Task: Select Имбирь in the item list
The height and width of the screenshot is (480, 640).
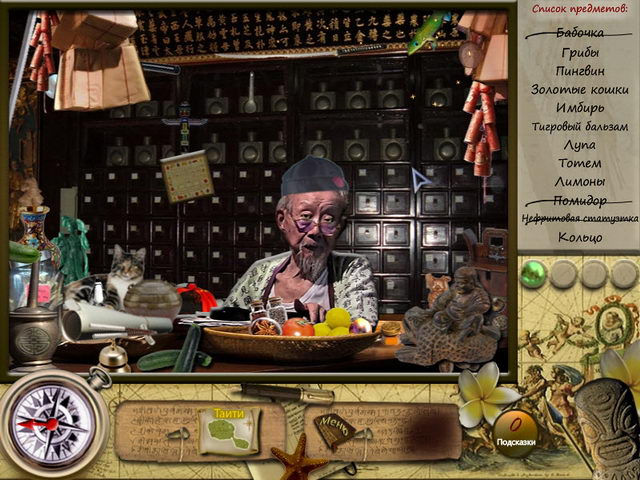Action: pyautogui.click(x=580, y=108)
